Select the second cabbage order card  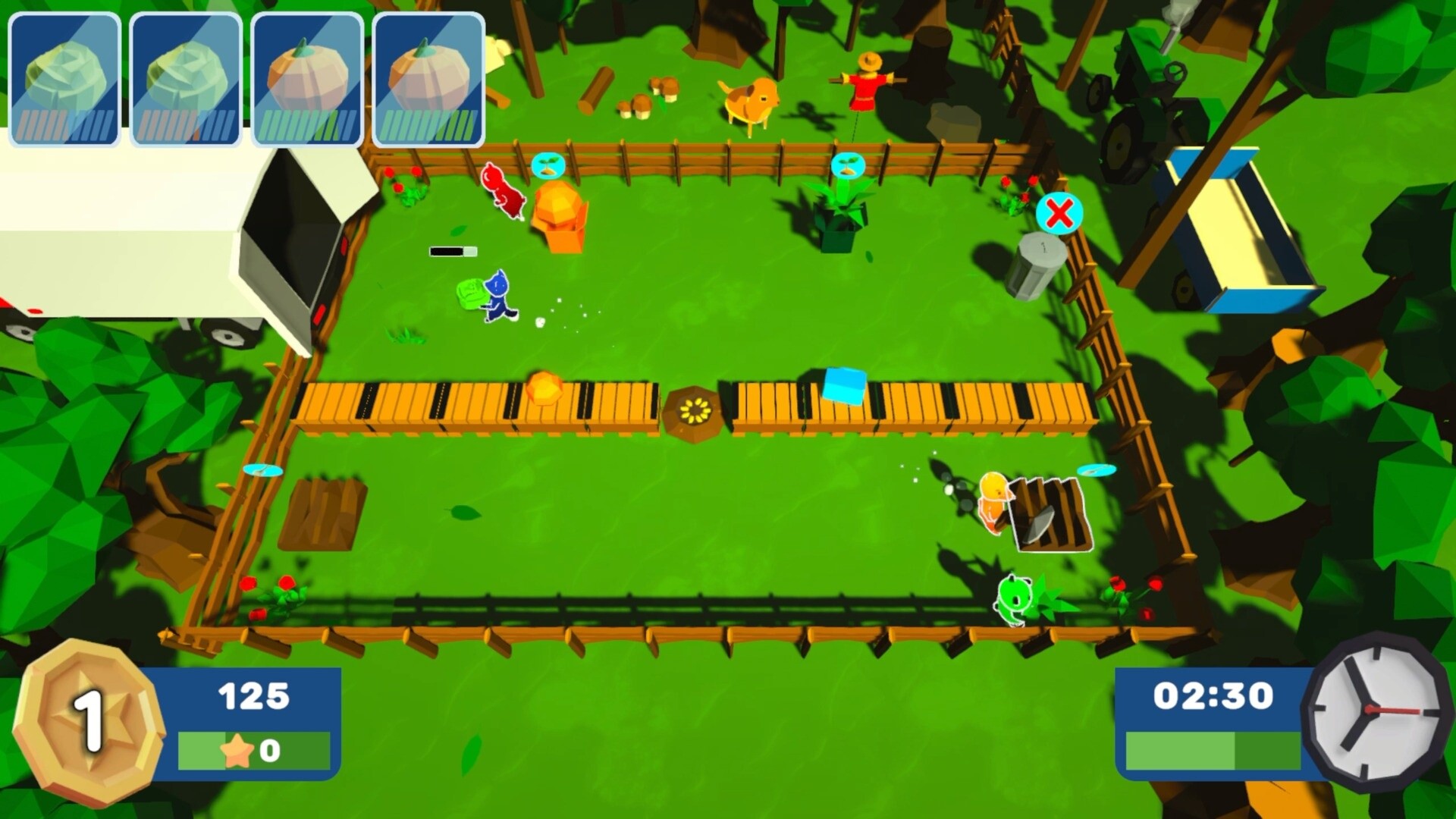[184, 74]
